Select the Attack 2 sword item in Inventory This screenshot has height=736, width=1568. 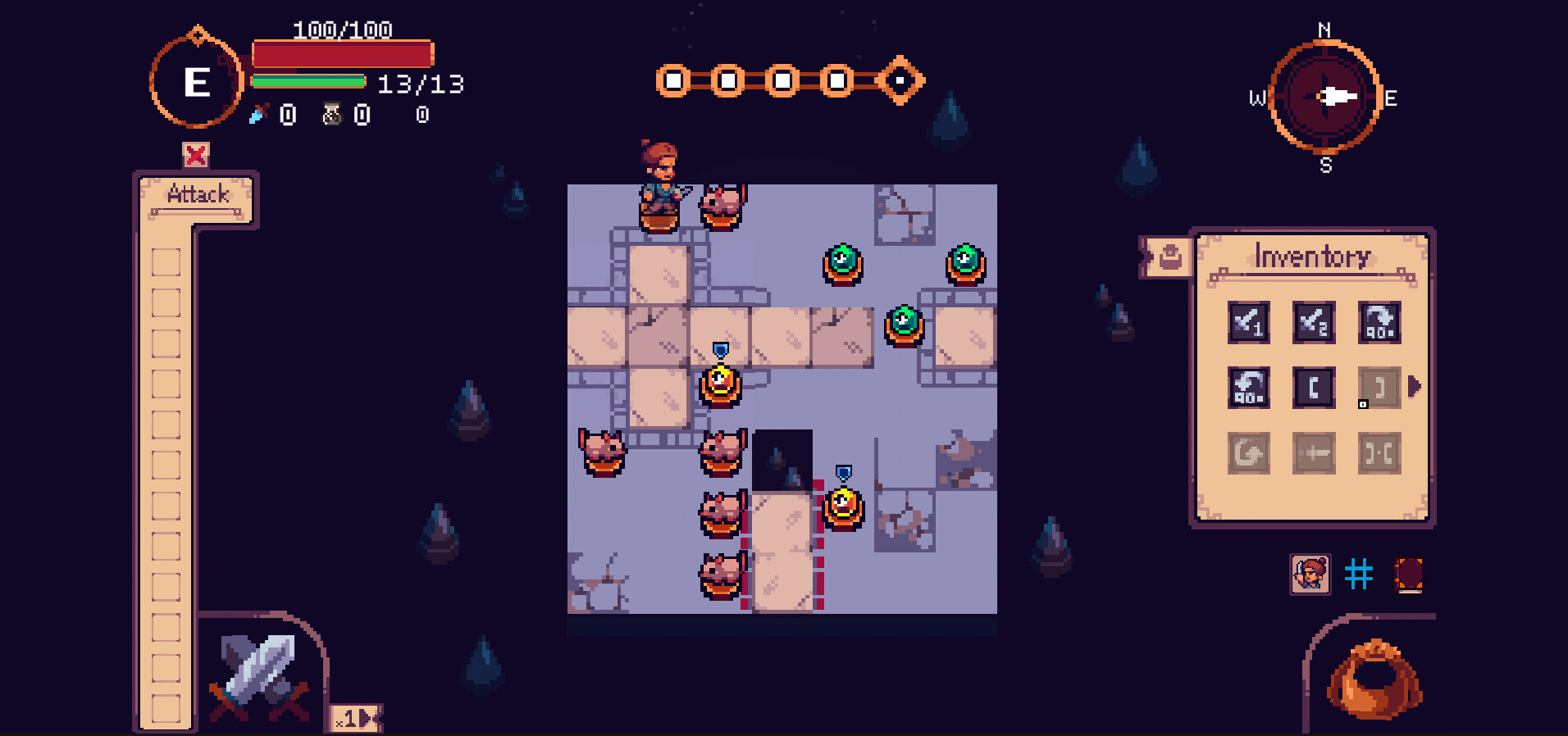coord(1313,321)
